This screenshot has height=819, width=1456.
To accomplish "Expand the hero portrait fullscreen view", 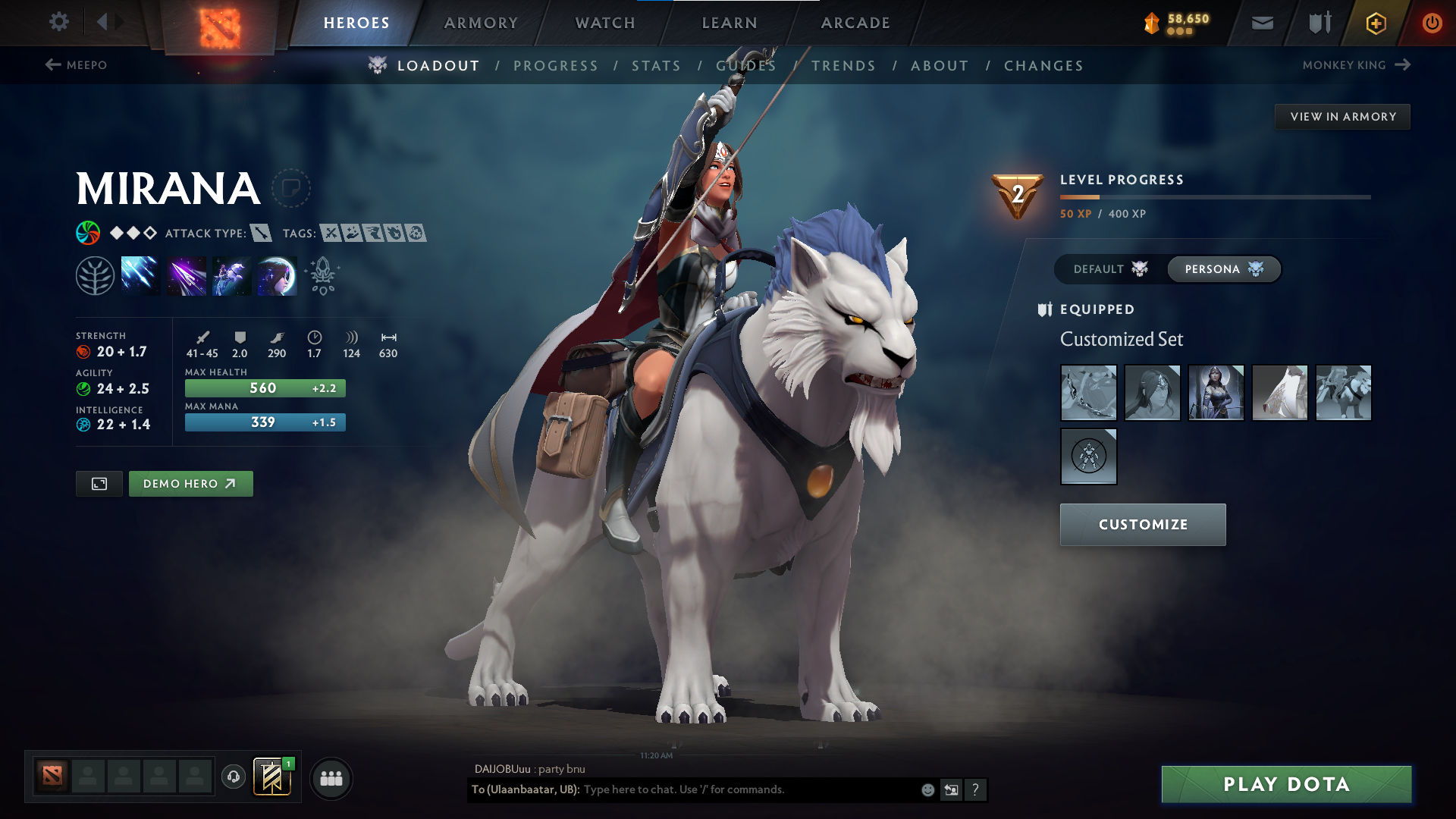I will pyautogui.click(x=99, y=483).
